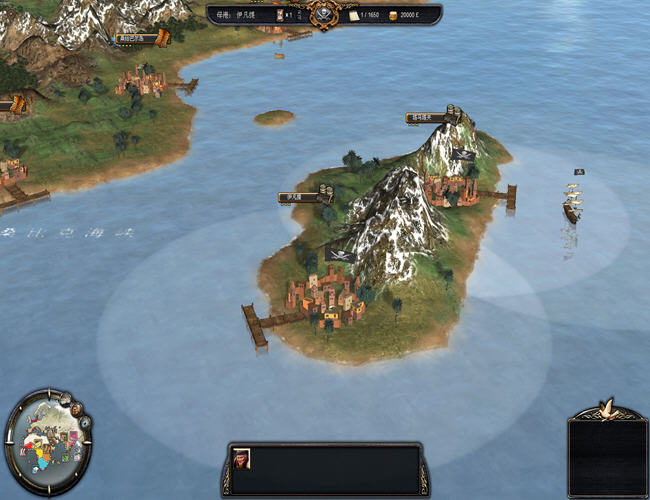Click the top minimap mode button
This screenshot has height=500, width=650.
click(65, 399)
